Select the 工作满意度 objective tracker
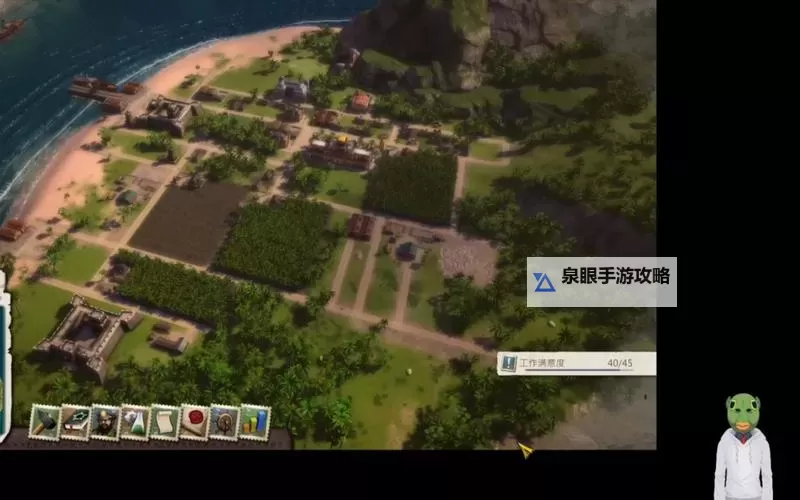The image size is (800, 500). click(x=577, y=363)
